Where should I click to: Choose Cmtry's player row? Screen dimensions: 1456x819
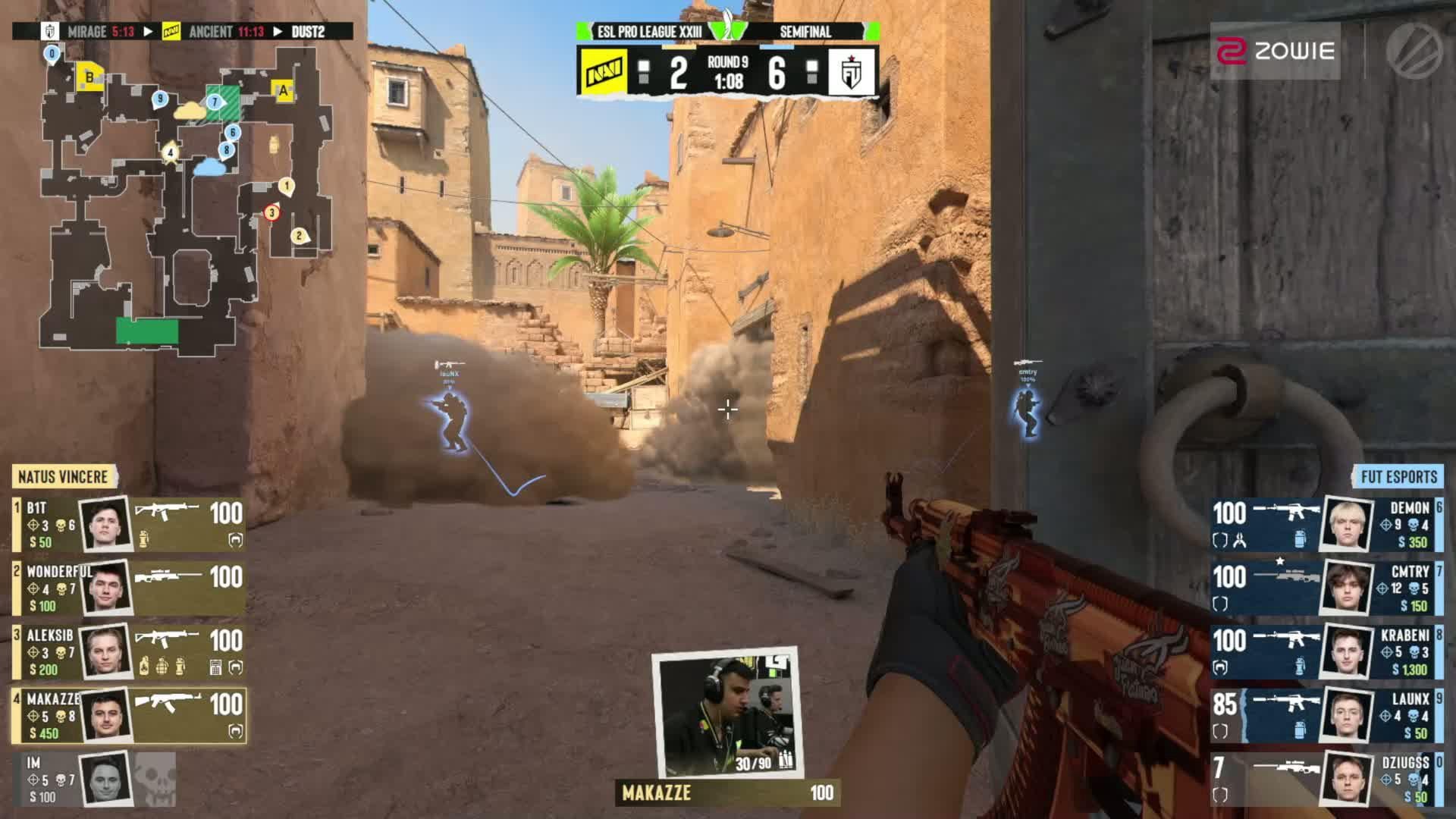point(1326,588)
